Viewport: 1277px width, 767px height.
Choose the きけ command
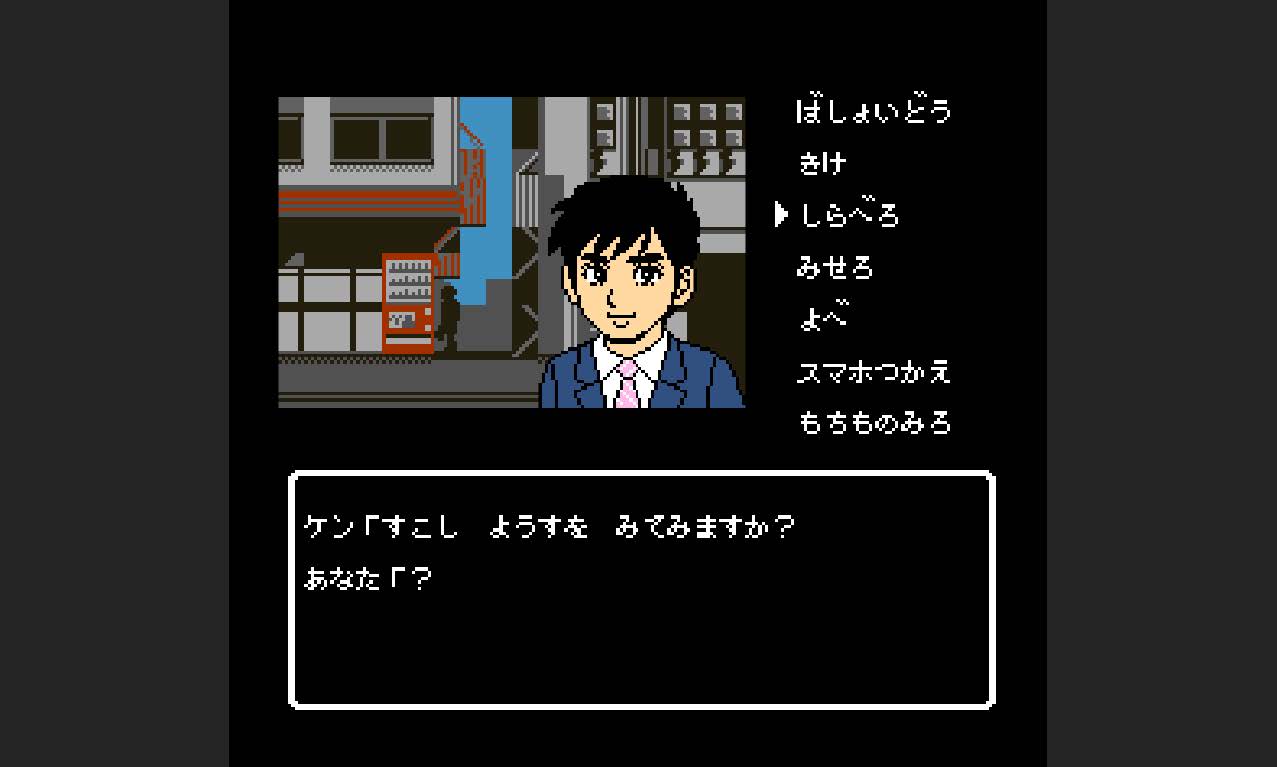tap(822, 162)
